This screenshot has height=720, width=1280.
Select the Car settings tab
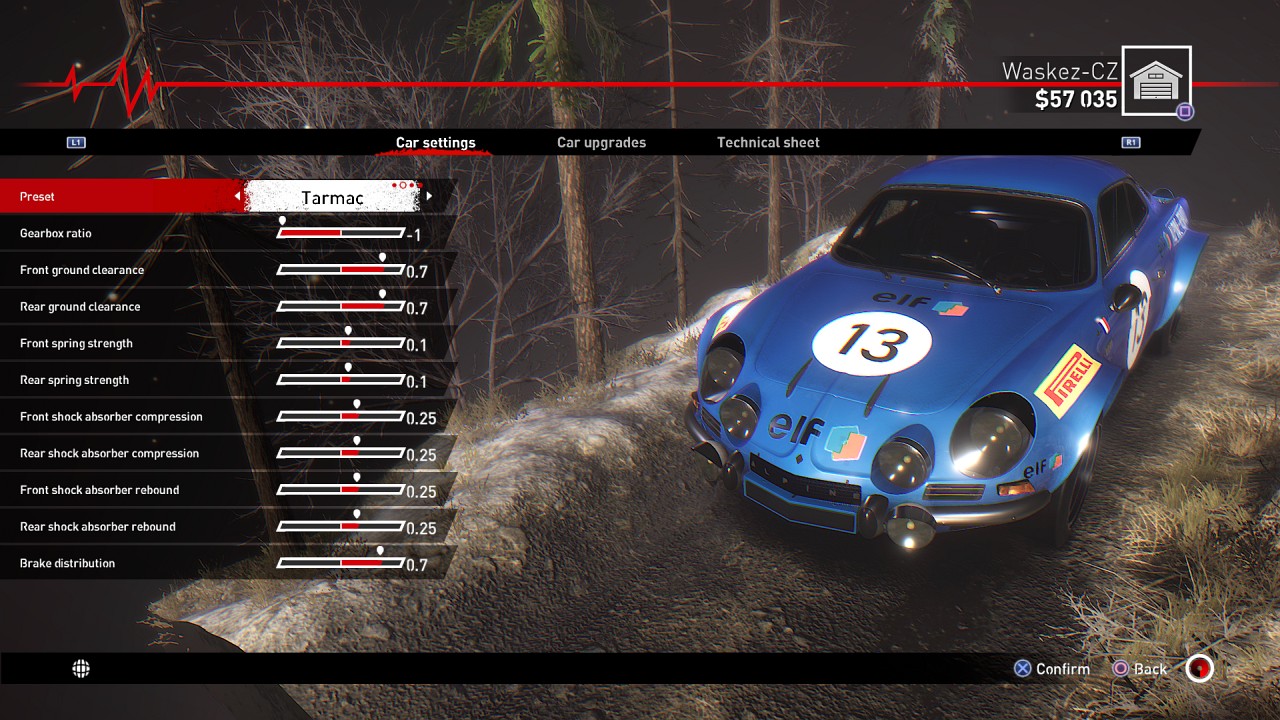(435, 142)
